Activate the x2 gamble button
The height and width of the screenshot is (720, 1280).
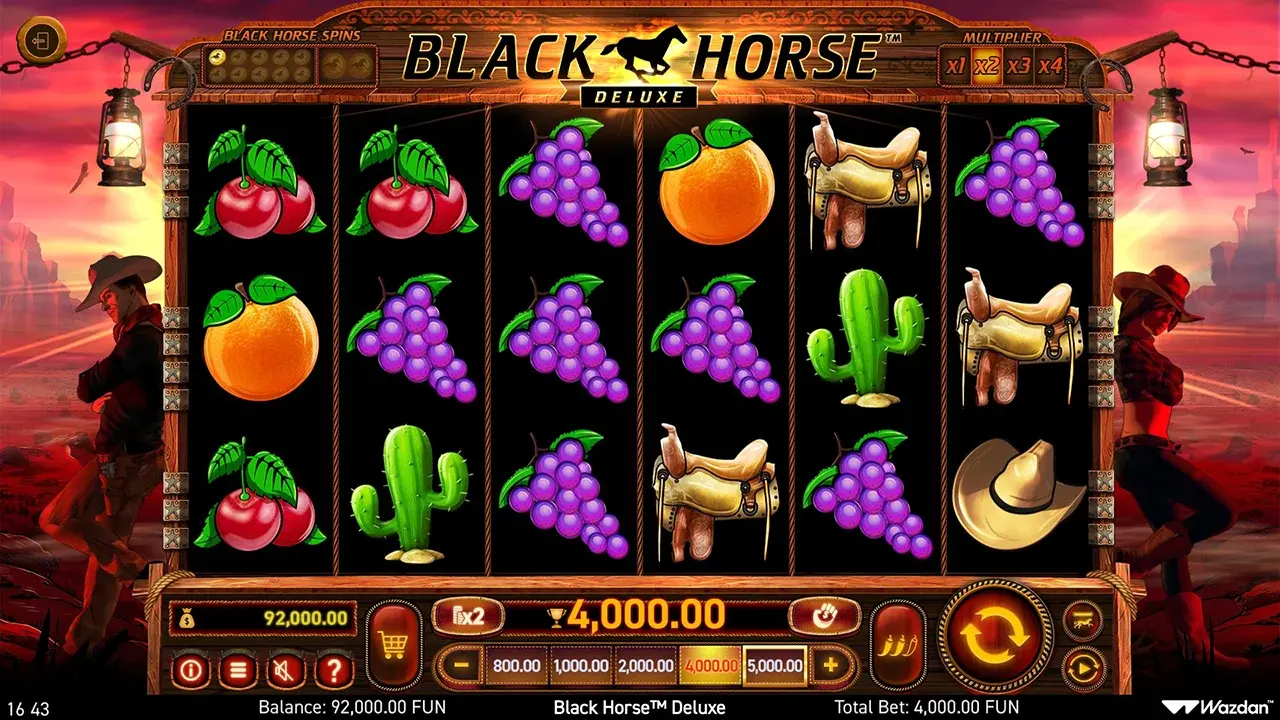coord(467,616)
